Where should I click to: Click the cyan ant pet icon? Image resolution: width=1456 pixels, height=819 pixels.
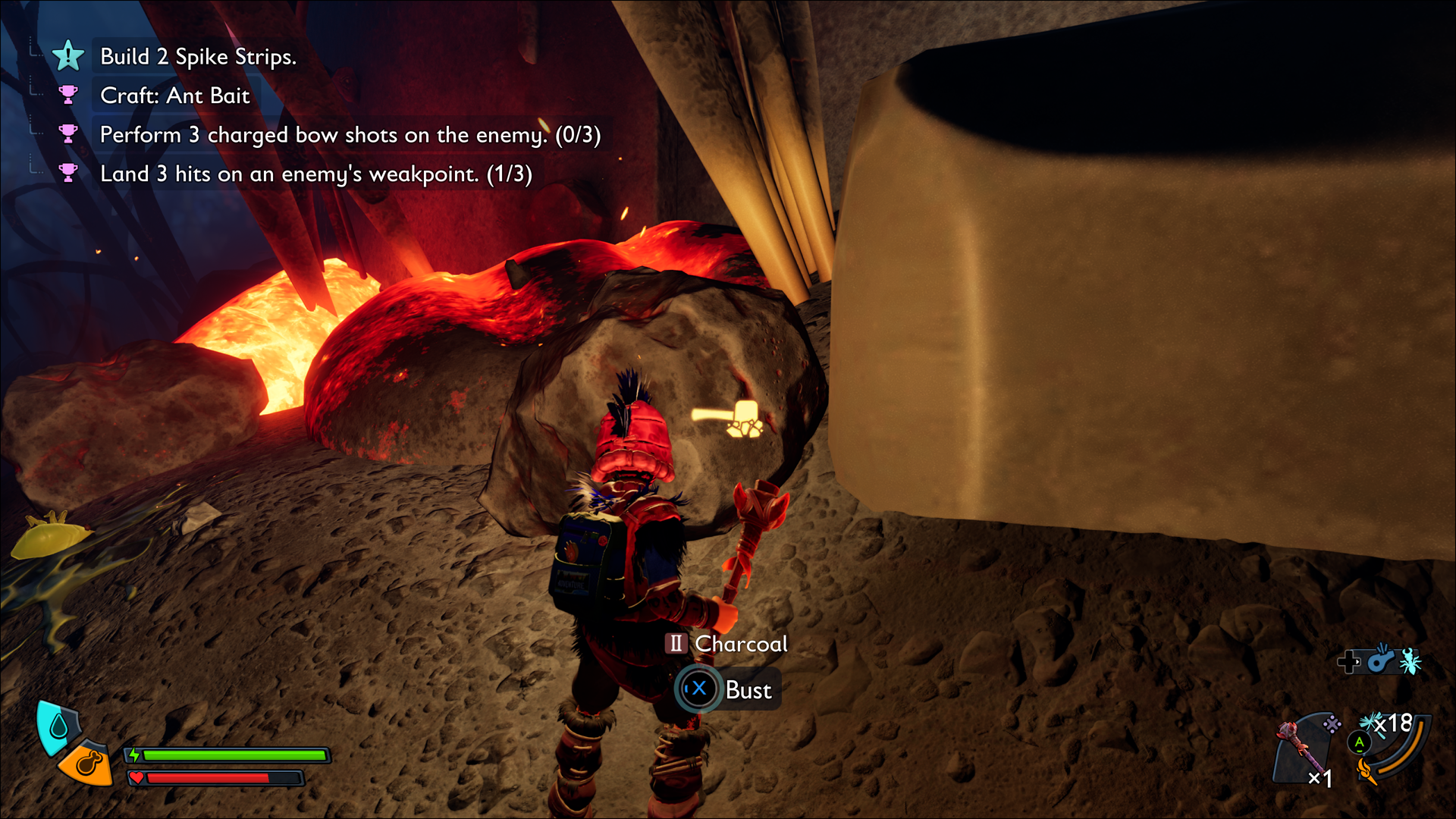pos(1410,661)
